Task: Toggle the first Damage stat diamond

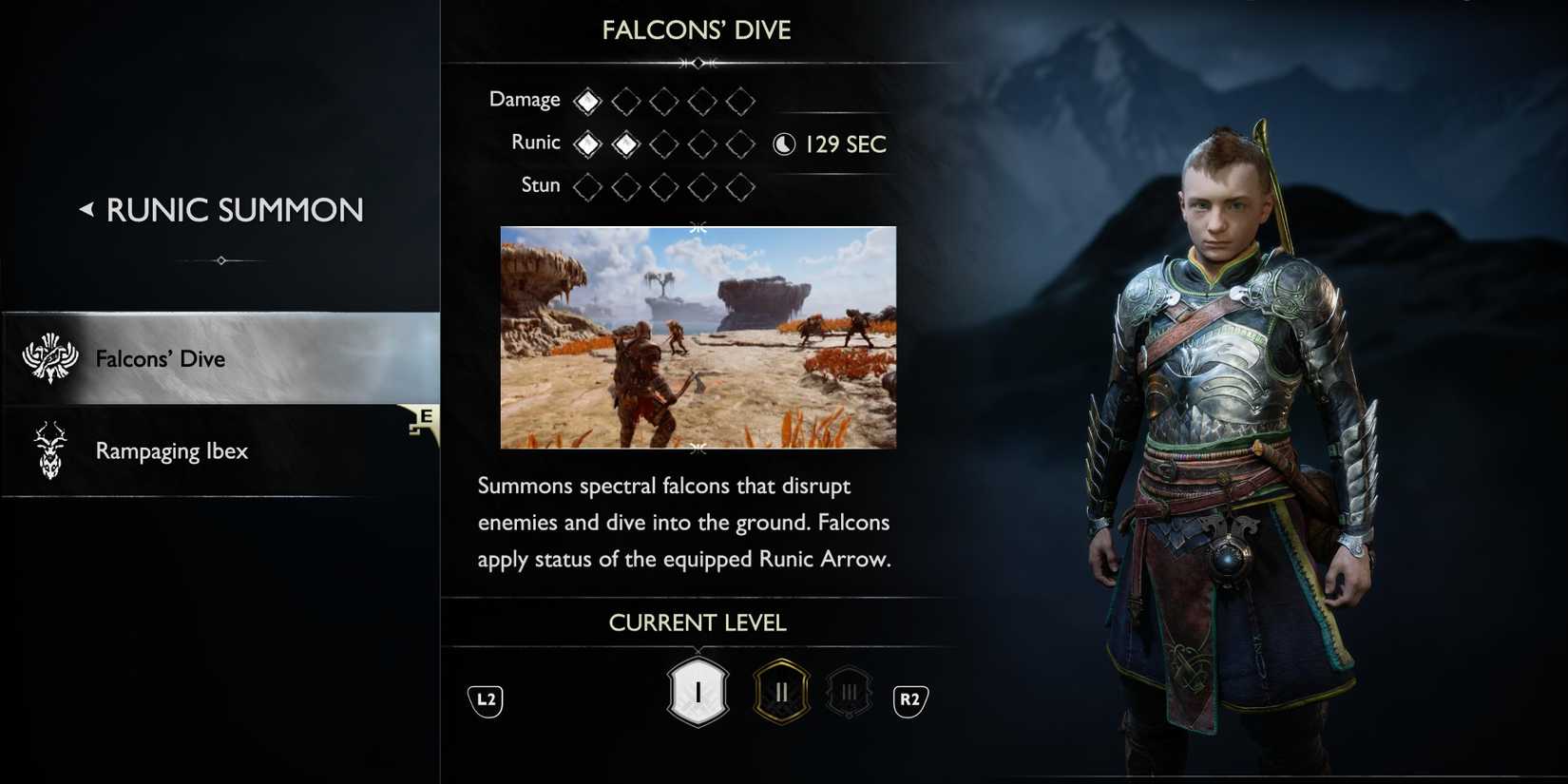Action: [587, 98]
